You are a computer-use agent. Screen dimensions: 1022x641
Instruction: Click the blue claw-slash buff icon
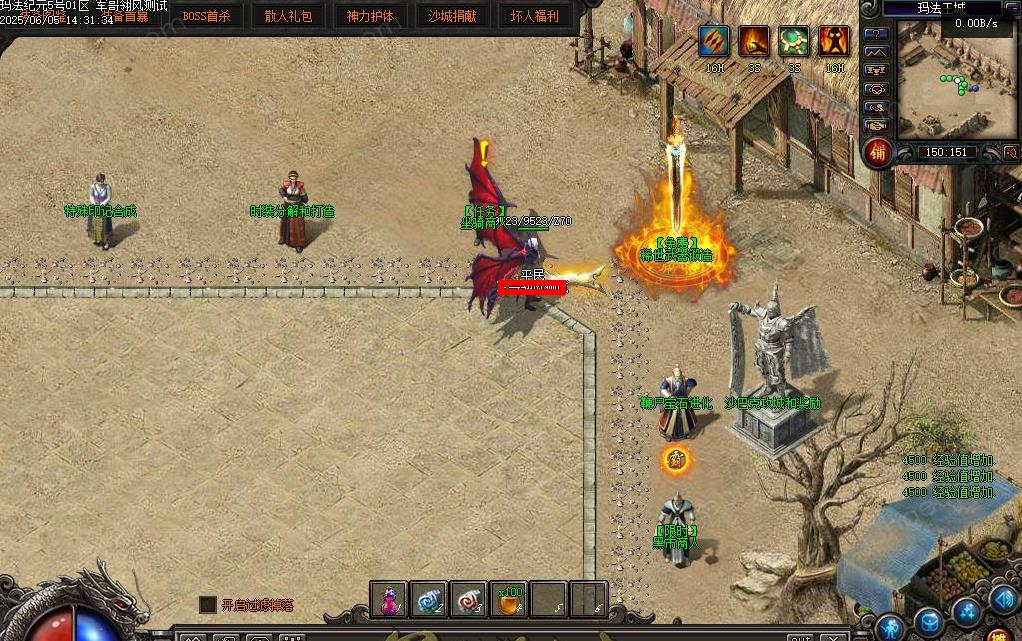(x=714, y=41)
